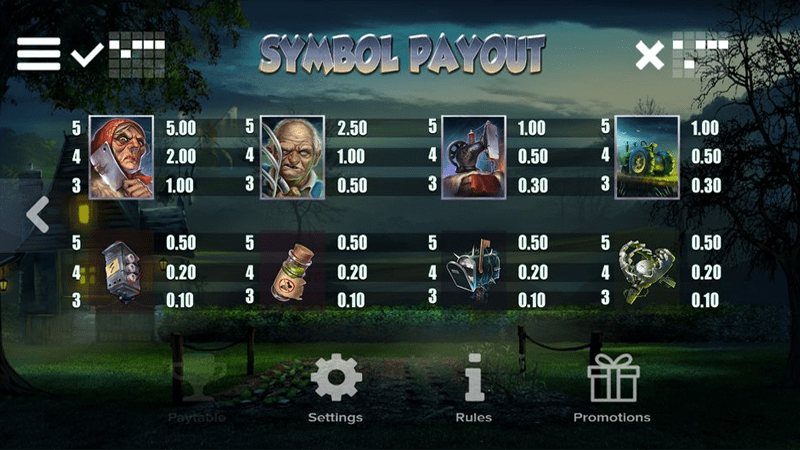This screenshot has height=450, width=800.
Task: Go to the previous paytable page
Action: tap(38, 215)
